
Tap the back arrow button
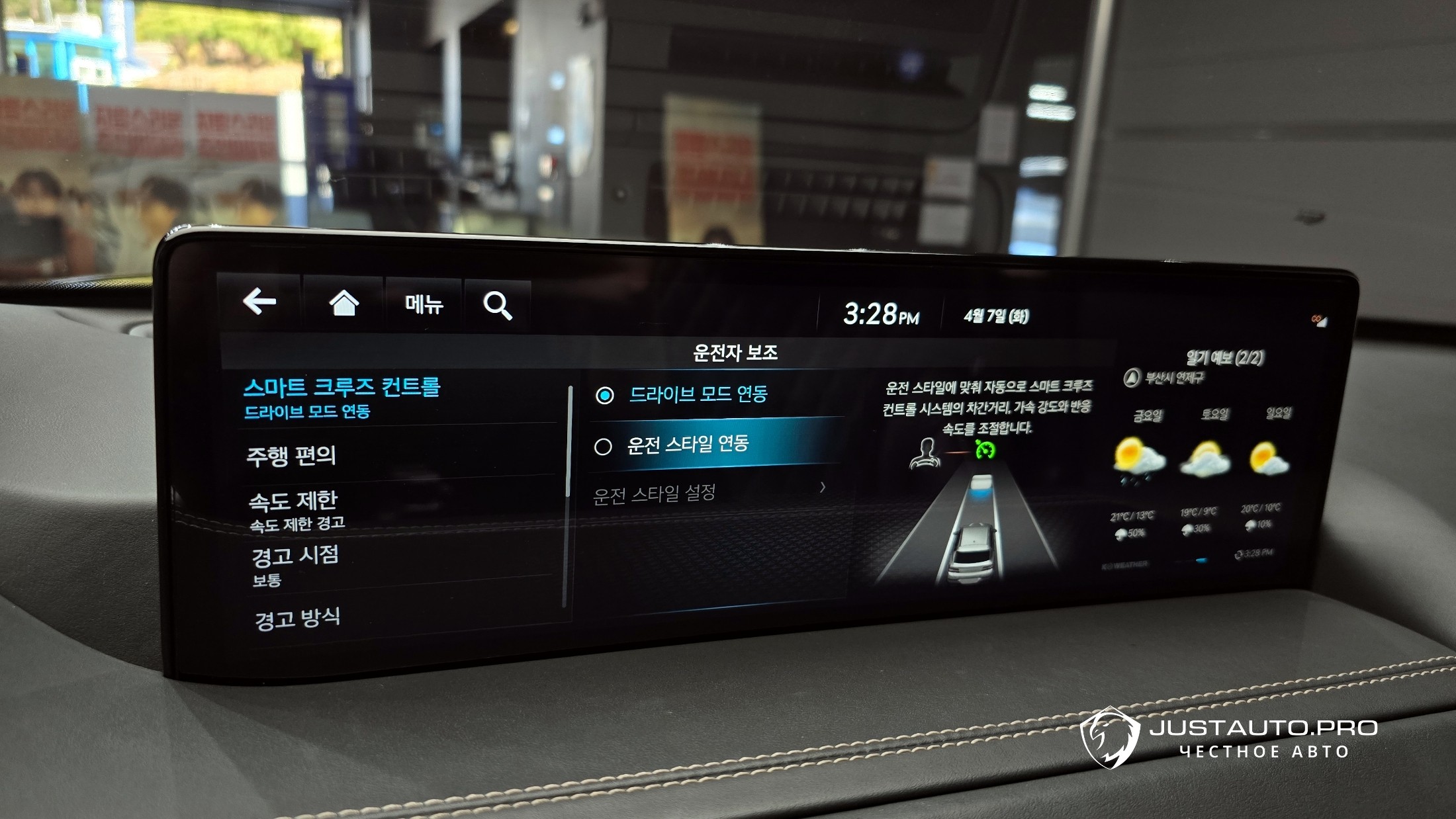pyautogui.click(x=259, y=302)
